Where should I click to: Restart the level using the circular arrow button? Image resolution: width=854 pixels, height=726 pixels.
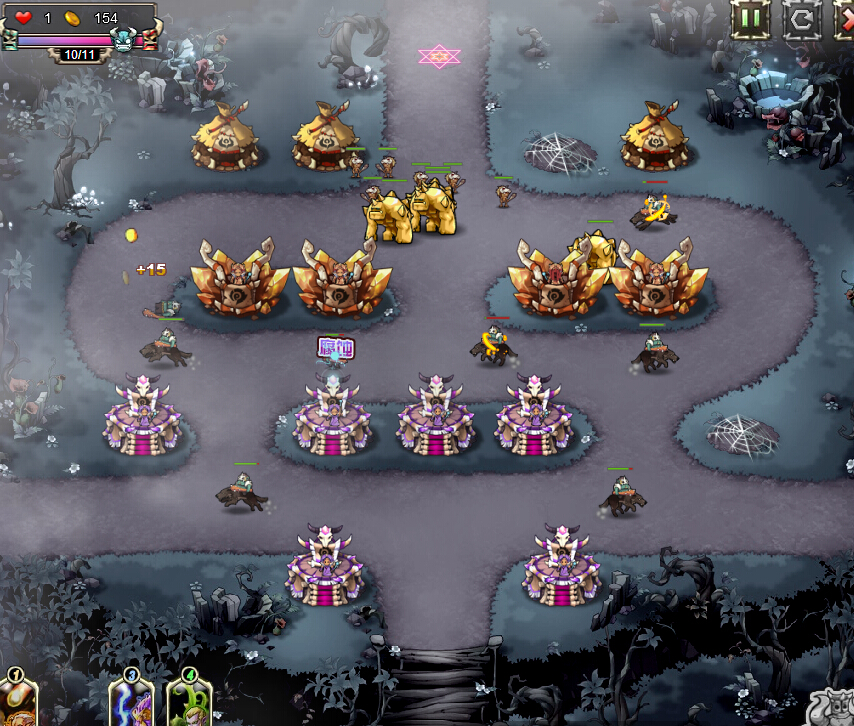click(x=801, y=19)
